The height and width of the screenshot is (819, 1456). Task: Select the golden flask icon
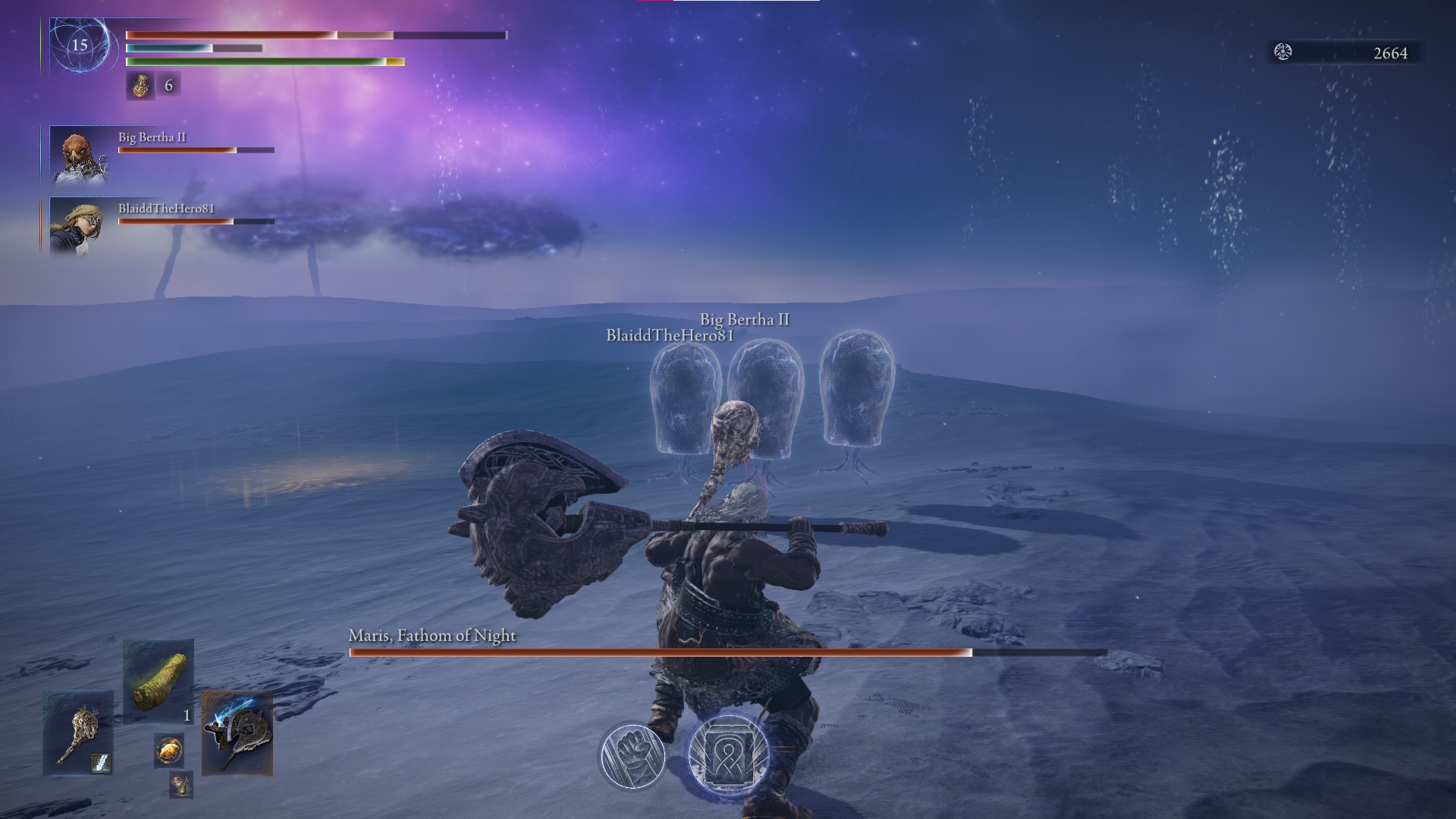point(140,86)
